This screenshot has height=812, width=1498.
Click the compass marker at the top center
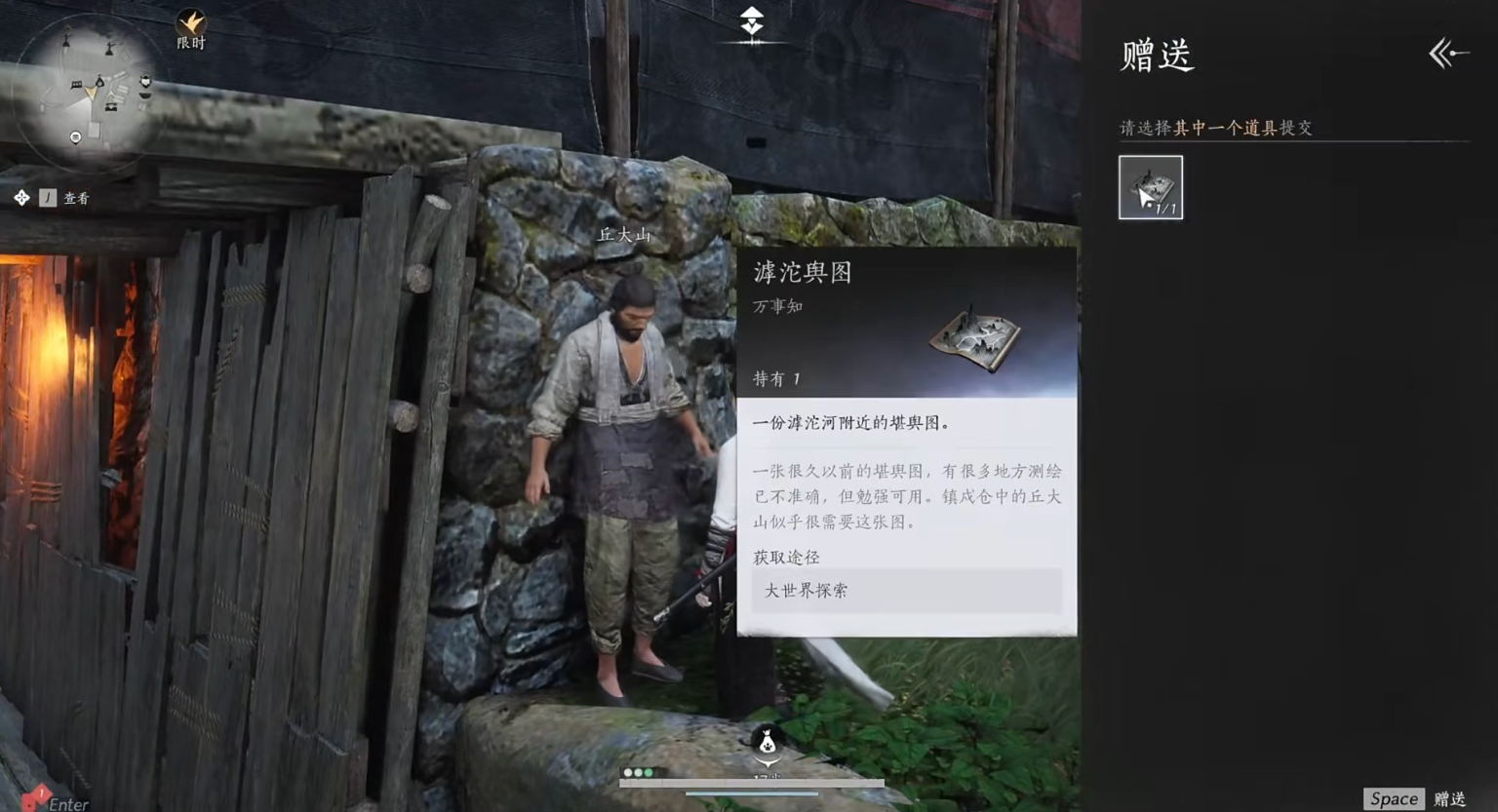coord(750,21)
